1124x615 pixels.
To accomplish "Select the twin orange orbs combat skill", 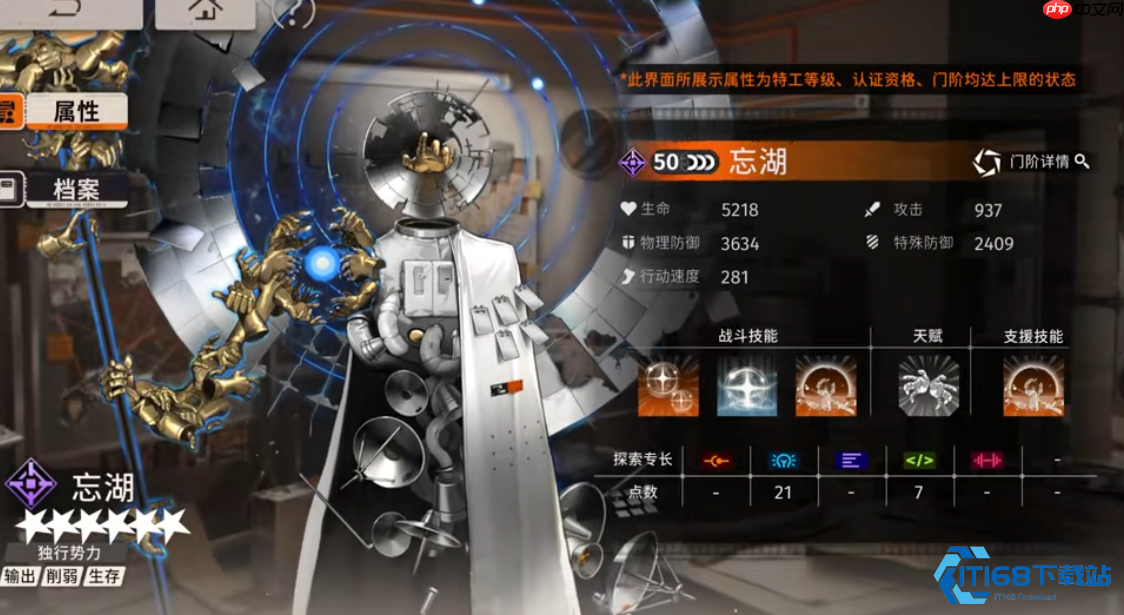I will coord(669,386).
